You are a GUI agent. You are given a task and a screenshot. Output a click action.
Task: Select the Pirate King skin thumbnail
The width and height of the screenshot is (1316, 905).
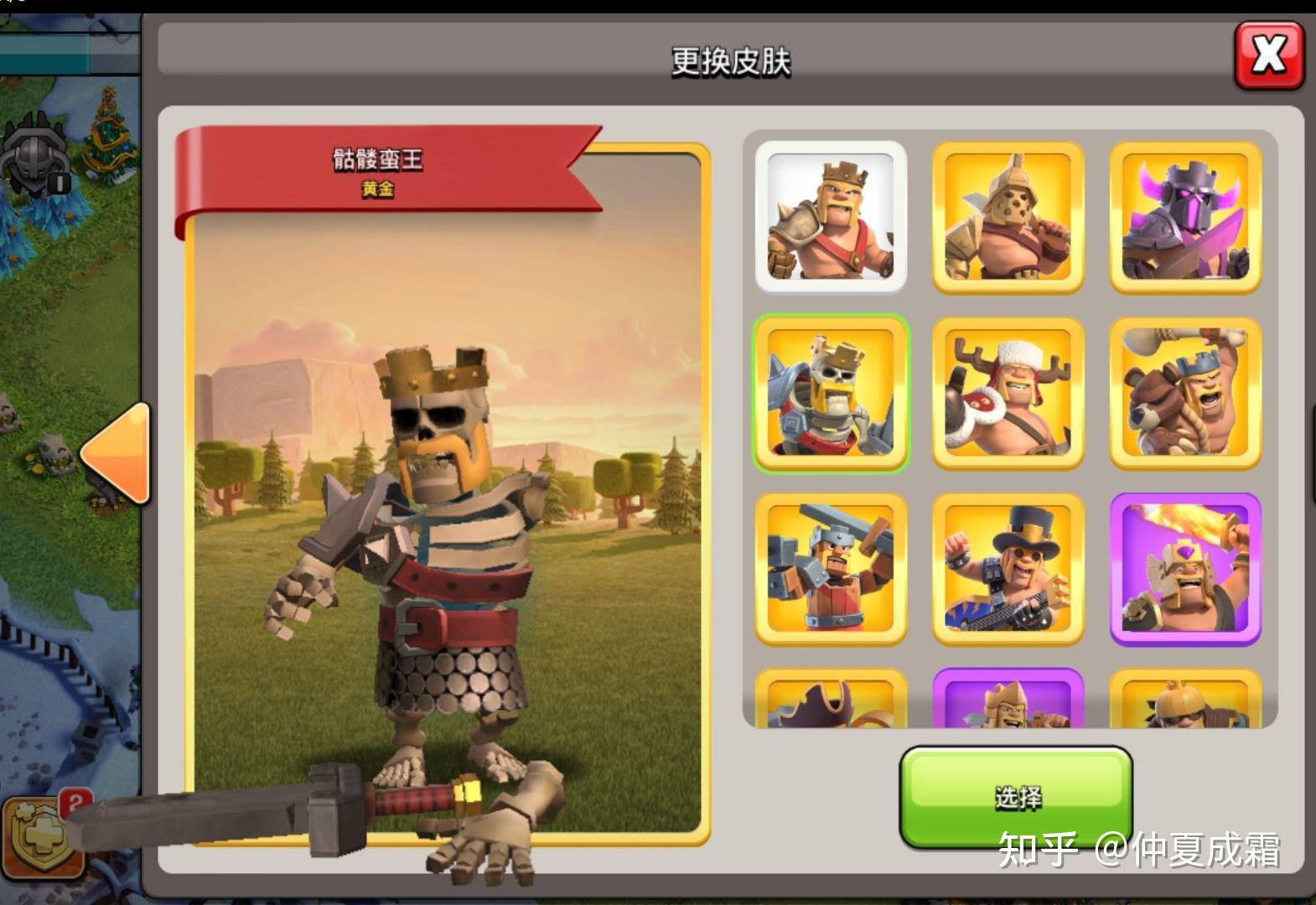(x=831, y=700)
